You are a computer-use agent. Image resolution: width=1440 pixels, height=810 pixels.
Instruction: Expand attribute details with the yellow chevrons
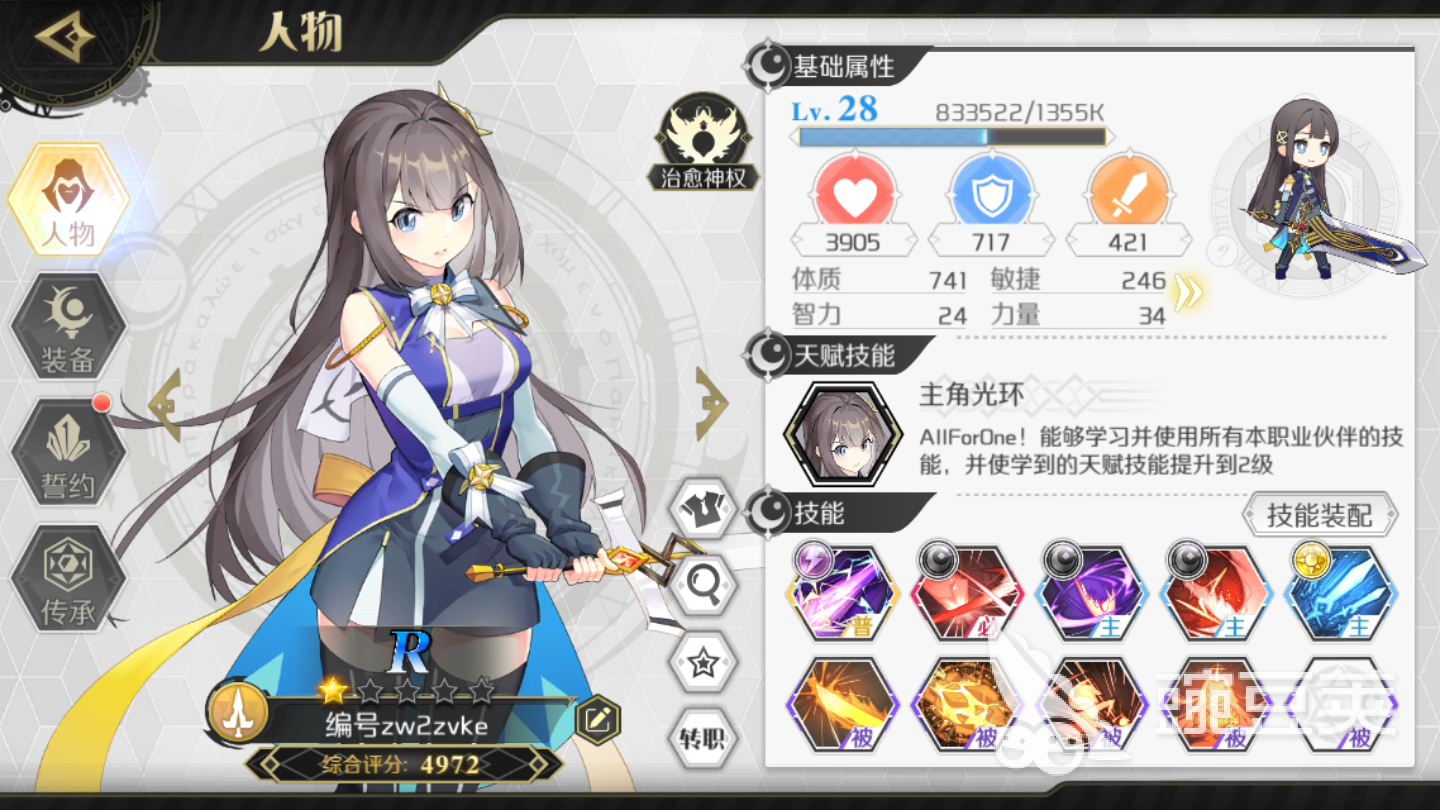(x=1187, y=291)
